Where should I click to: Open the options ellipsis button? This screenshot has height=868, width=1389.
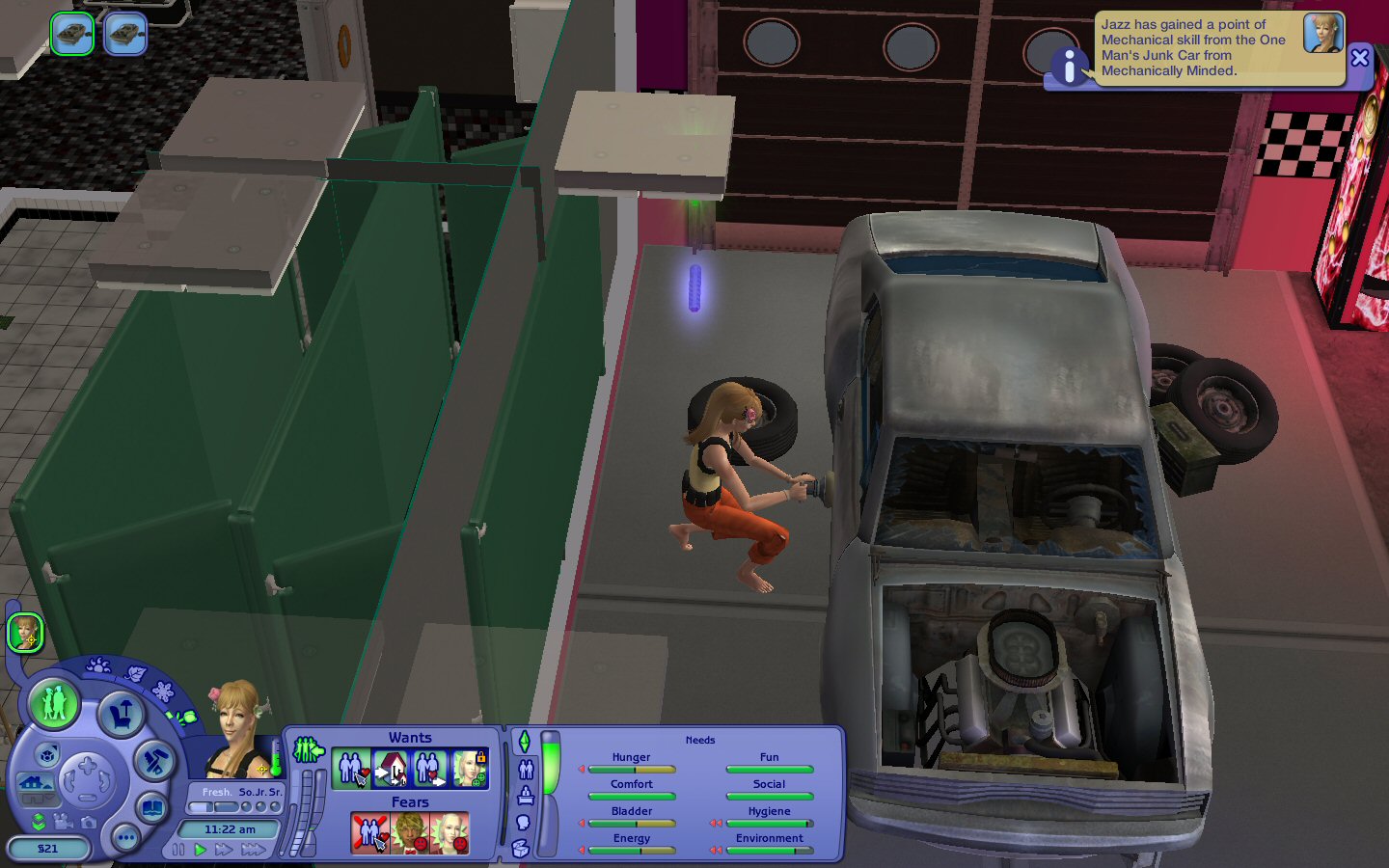(125, 838)
